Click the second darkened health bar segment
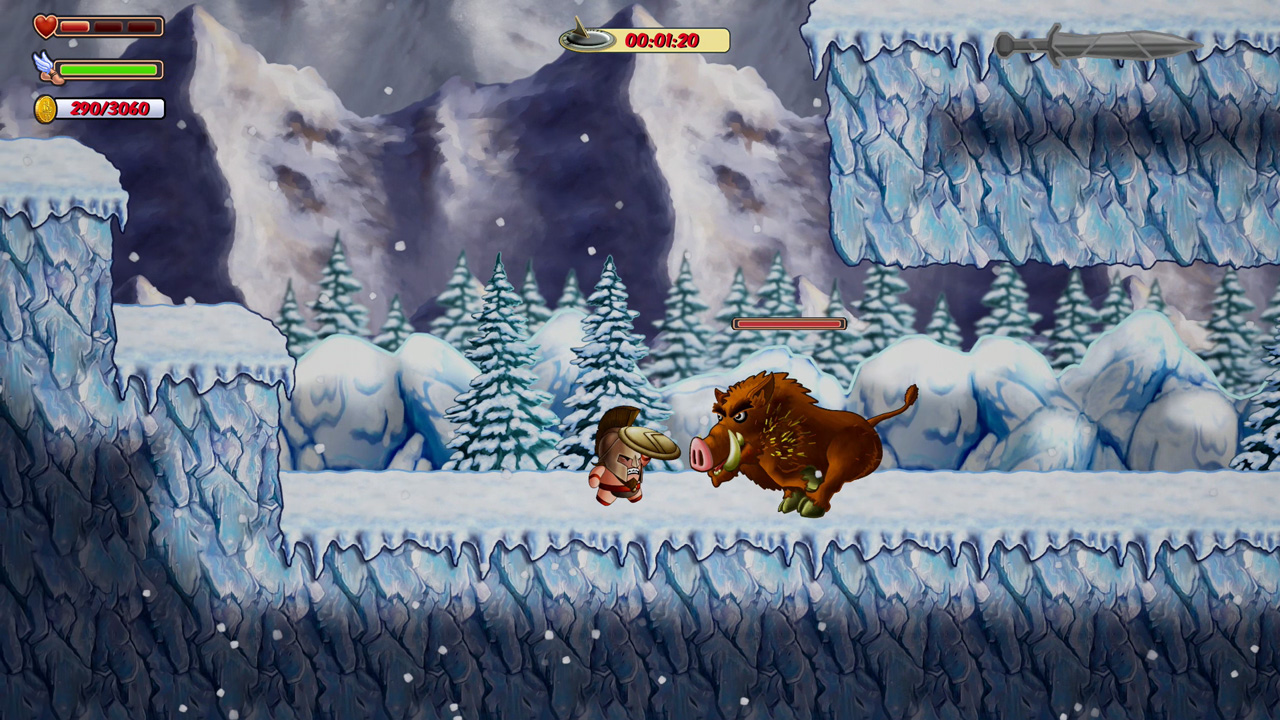The height and width of the screenshot is (720, 1280). click(107, 26)
